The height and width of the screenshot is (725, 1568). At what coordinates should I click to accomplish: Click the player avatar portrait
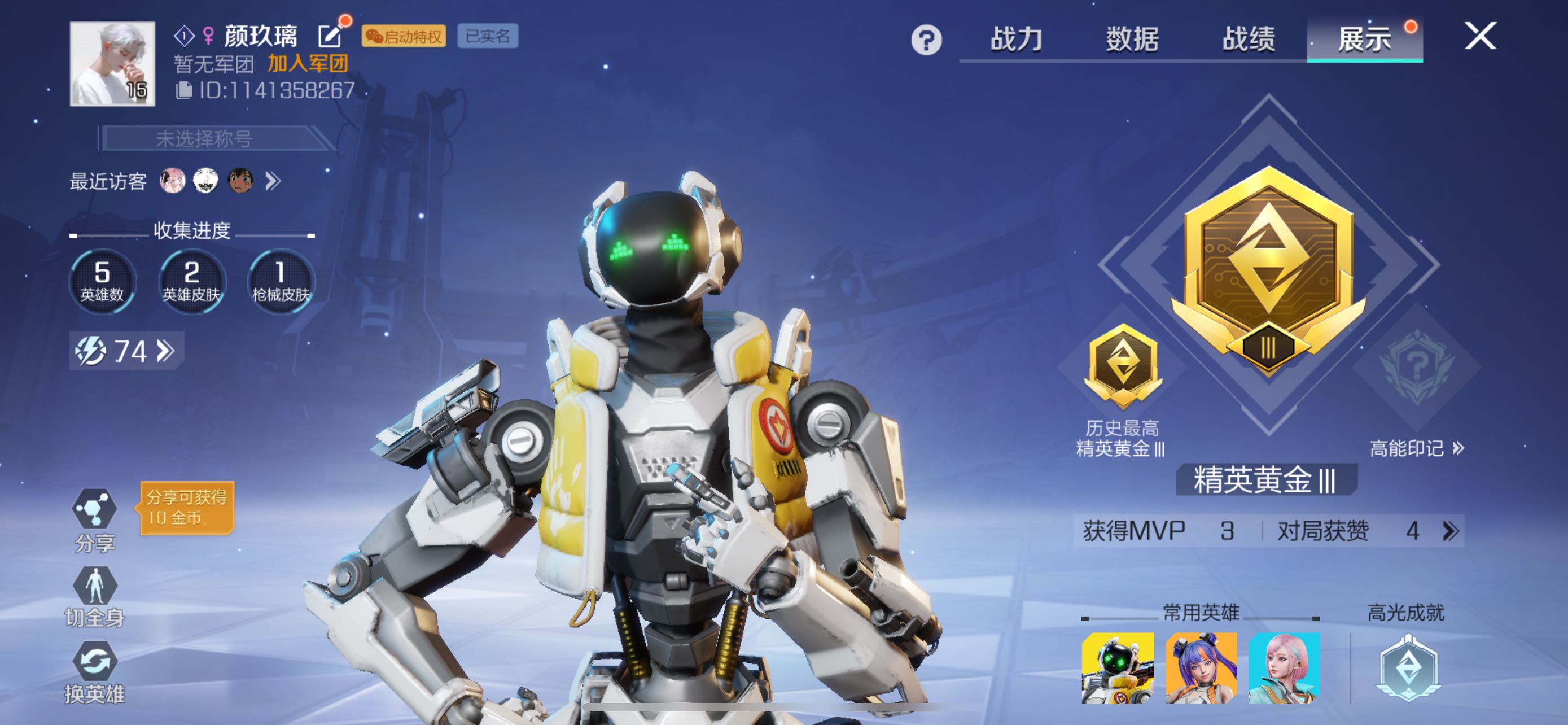click(x=113, y=64)
